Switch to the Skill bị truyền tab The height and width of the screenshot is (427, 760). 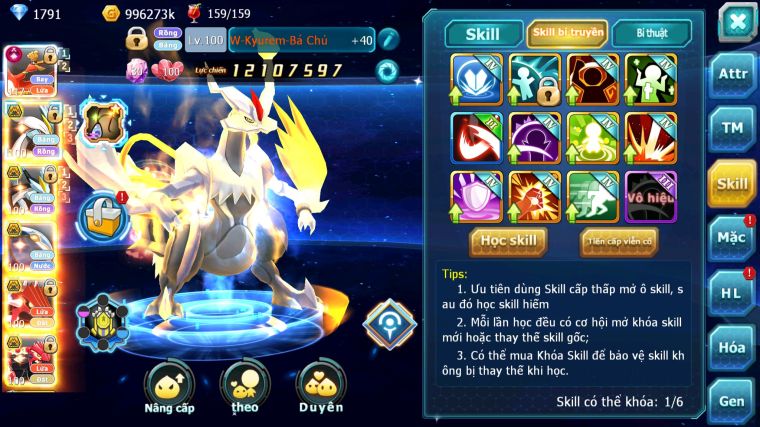pyautogui.click(x=566, y=33)
